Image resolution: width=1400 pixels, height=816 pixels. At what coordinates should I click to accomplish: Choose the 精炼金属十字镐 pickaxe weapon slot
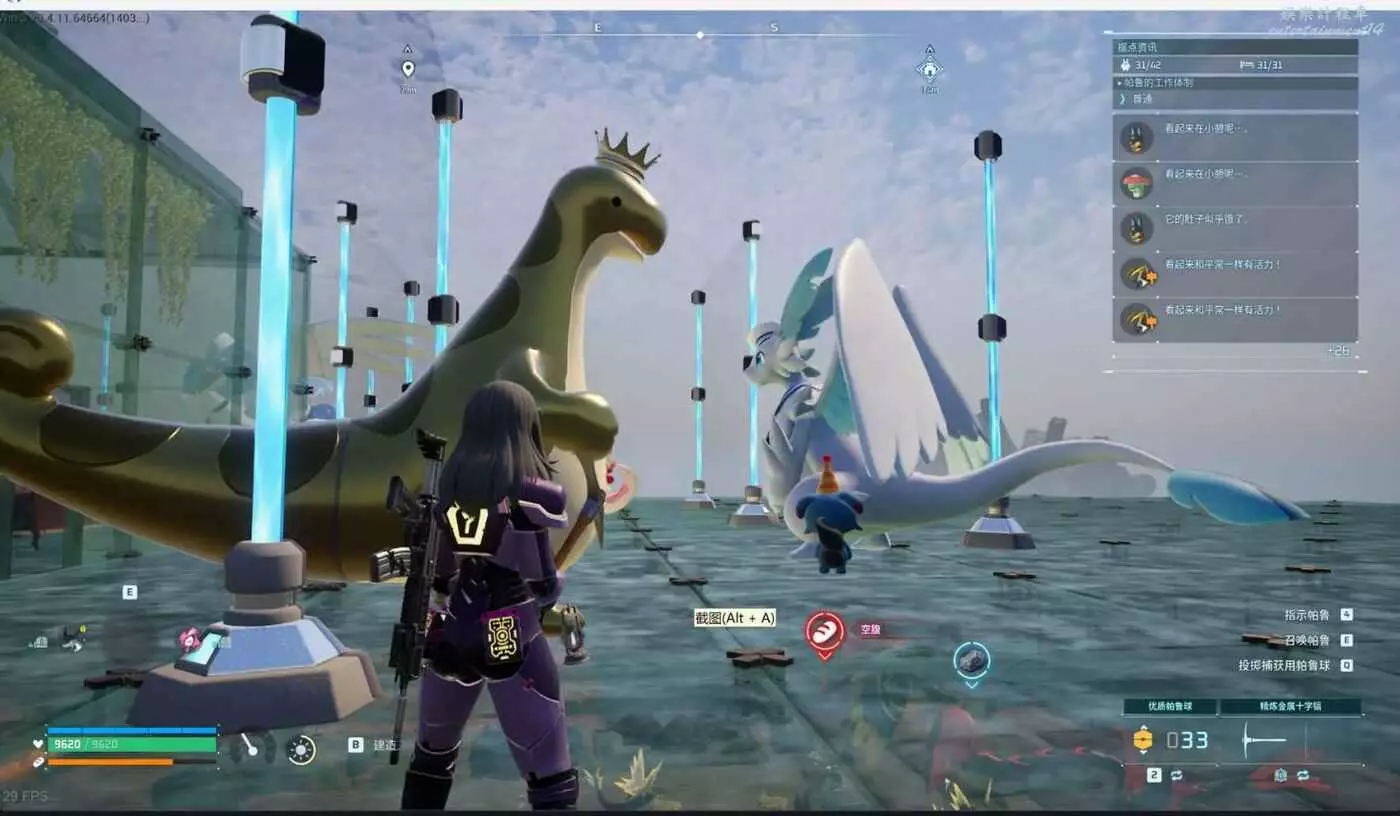(x=1290, y=707)
